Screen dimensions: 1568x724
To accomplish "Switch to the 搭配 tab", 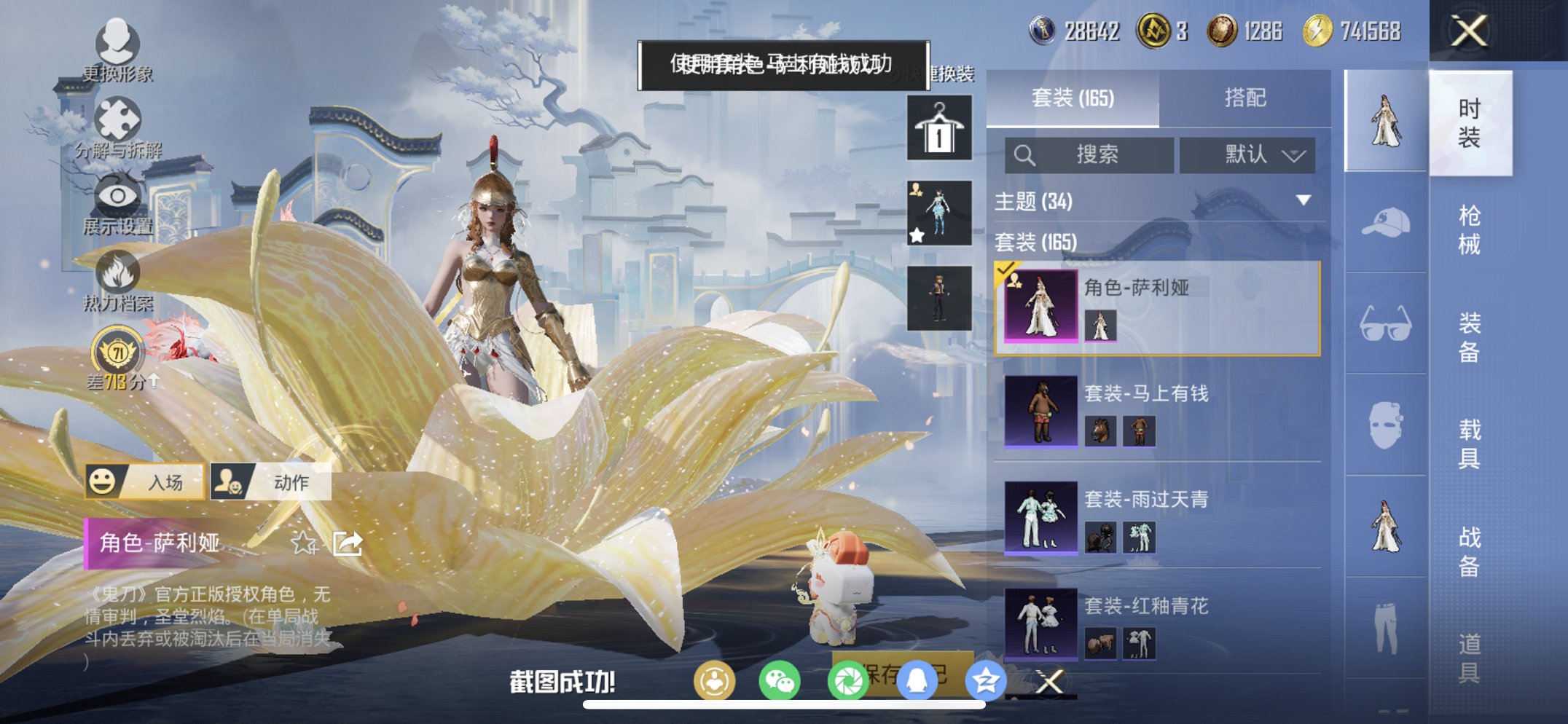I will 1244,98.
